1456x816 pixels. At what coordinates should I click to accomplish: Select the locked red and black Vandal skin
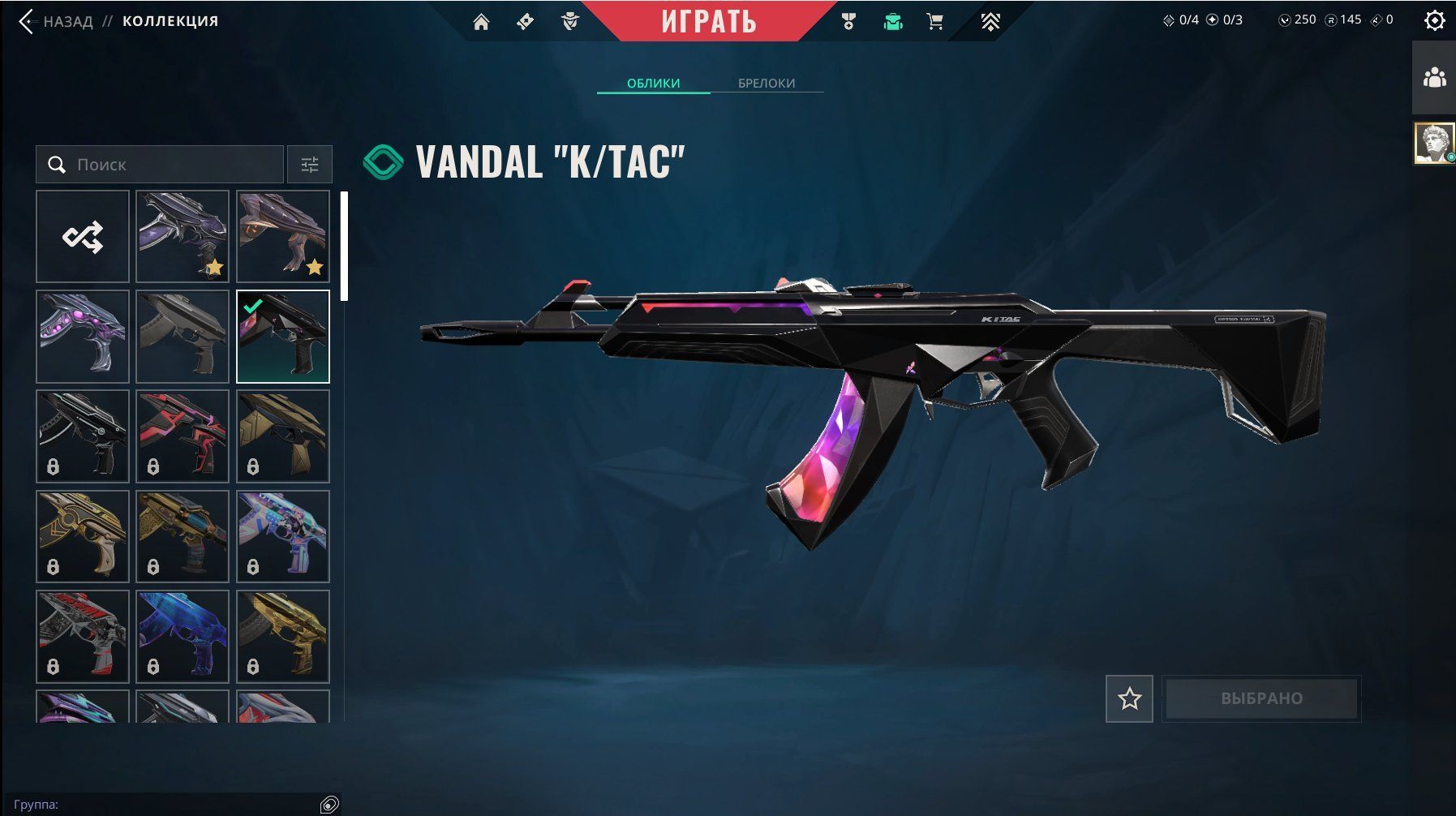tap(183, 436)
